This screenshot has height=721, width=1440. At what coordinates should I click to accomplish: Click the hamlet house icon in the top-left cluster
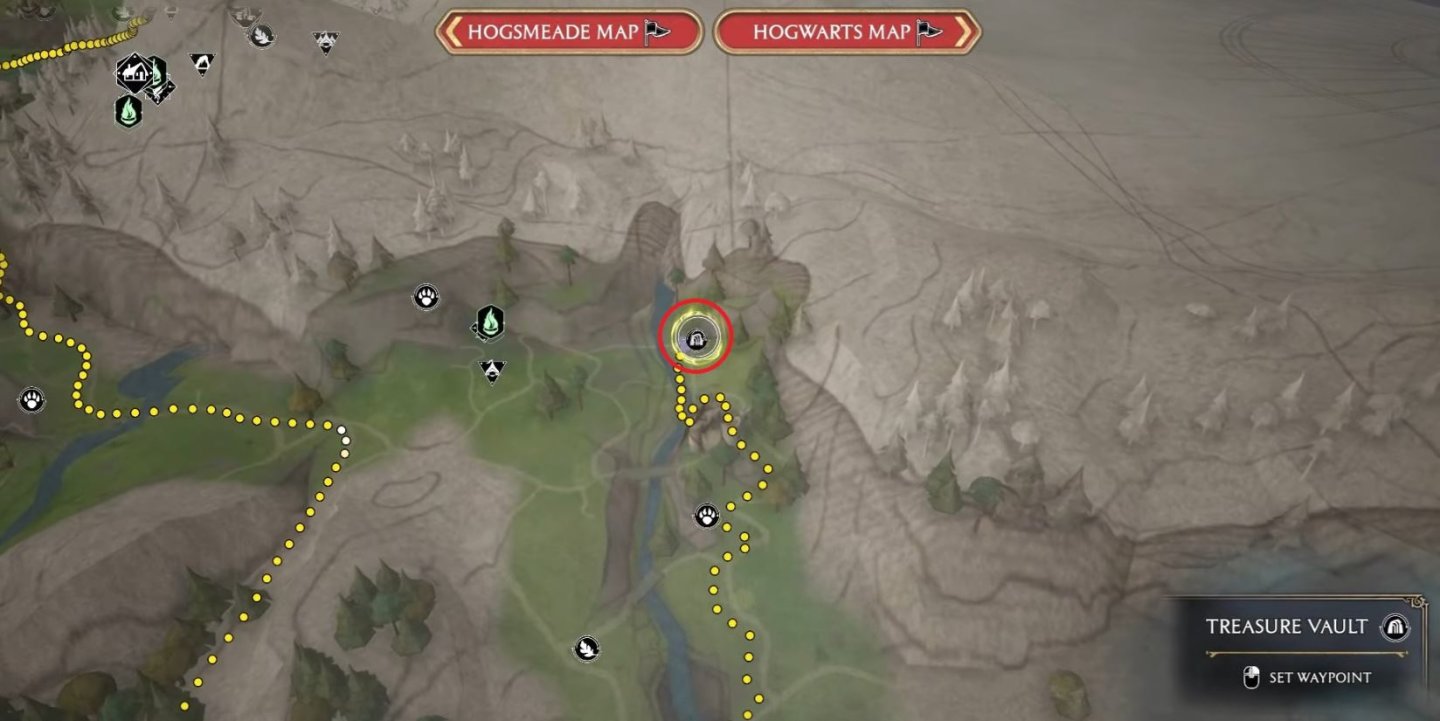click(x=133, y=73)
